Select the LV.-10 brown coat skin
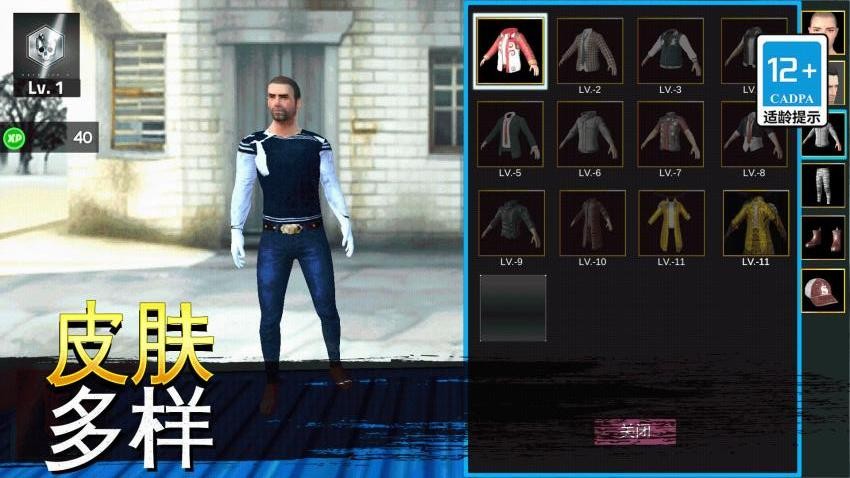The width and height of the screenshot is (850, 478). coord(590,222)
